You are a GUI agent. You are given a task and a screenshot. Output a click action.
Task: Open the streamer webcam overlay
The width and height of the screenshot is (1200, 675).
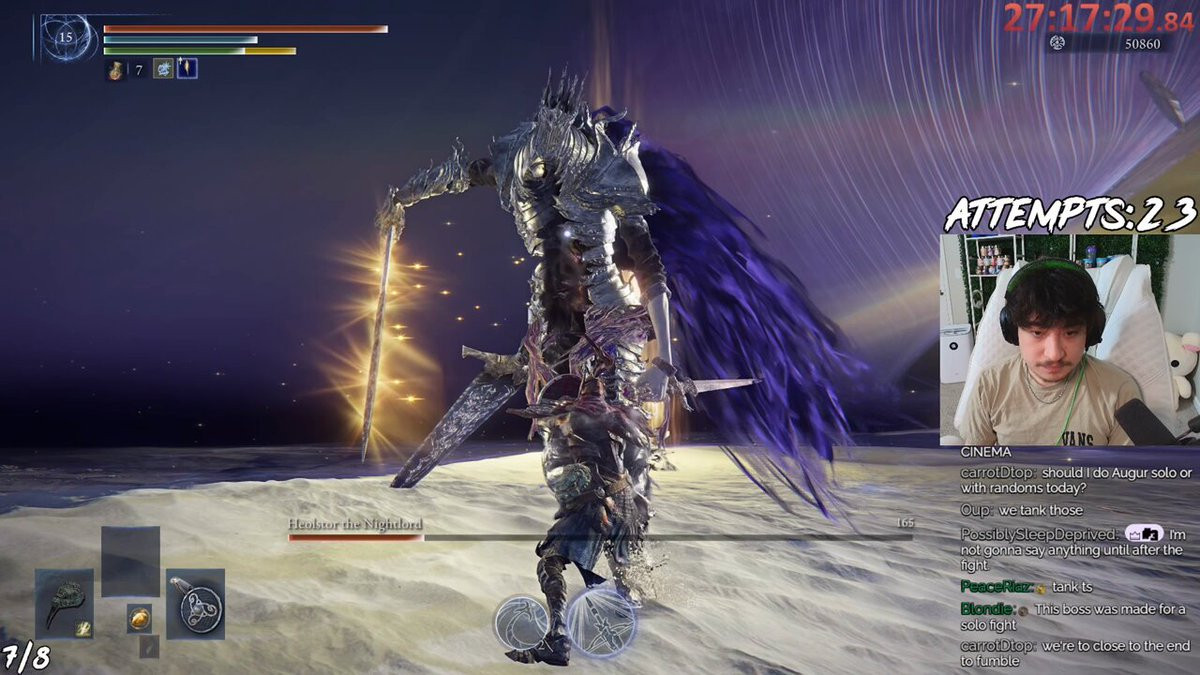1068,340
